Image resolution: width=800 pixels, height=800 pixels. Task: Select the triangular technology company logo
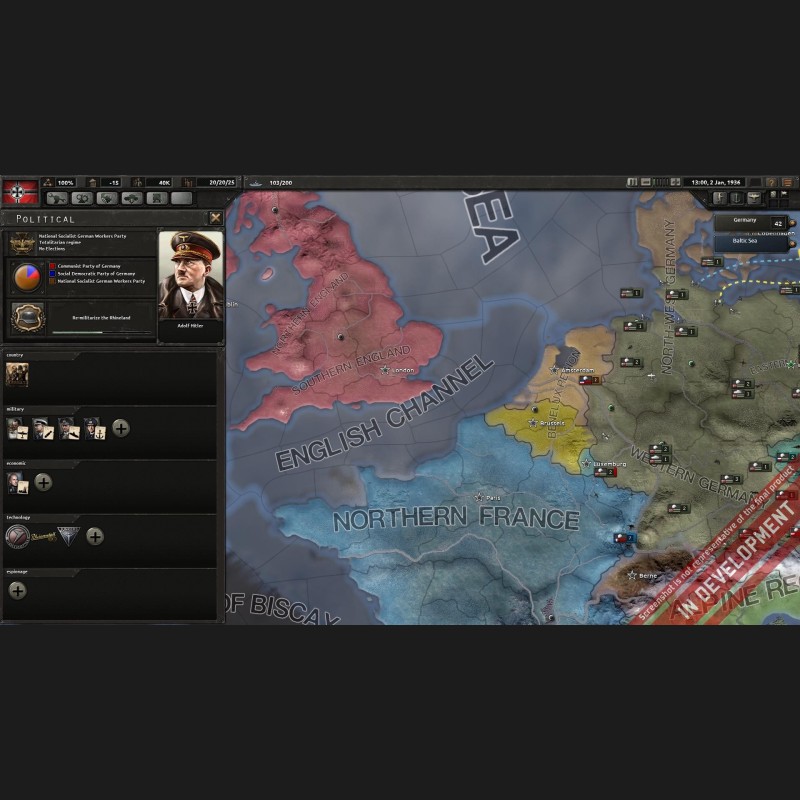click(68, 536)
